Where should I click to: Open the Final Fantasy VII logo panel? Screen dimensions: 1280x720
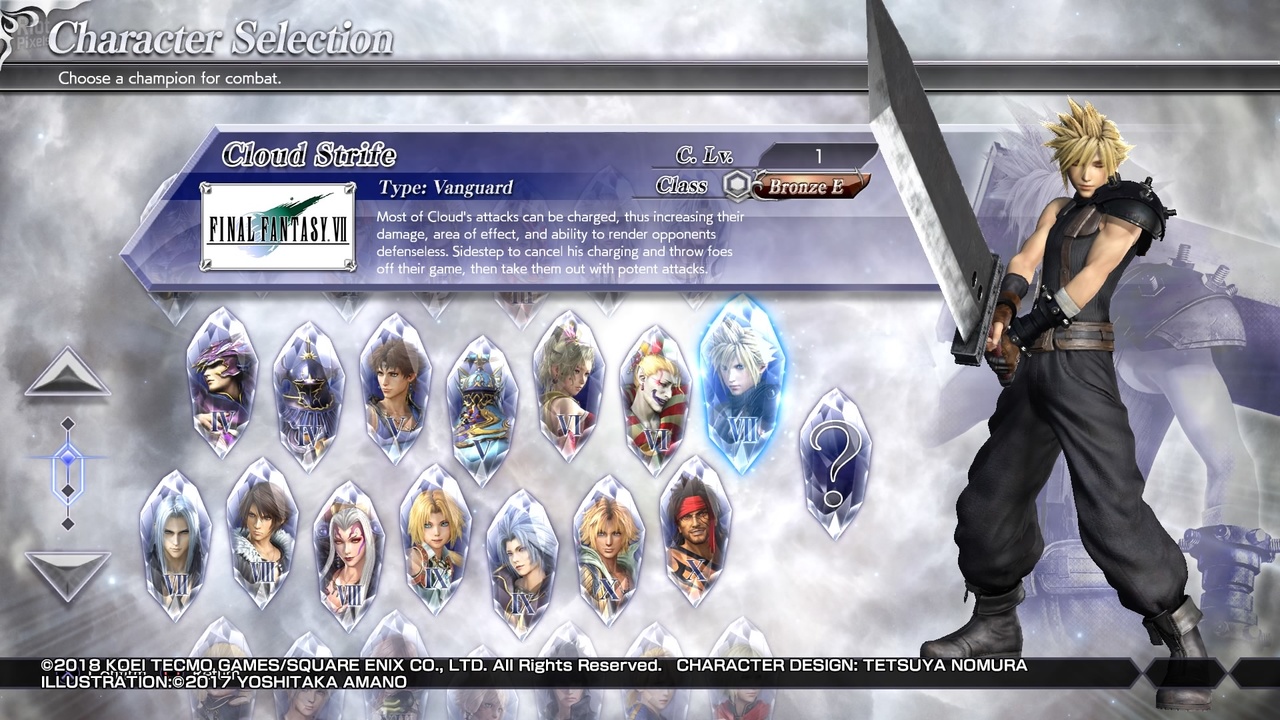[276, 224]
